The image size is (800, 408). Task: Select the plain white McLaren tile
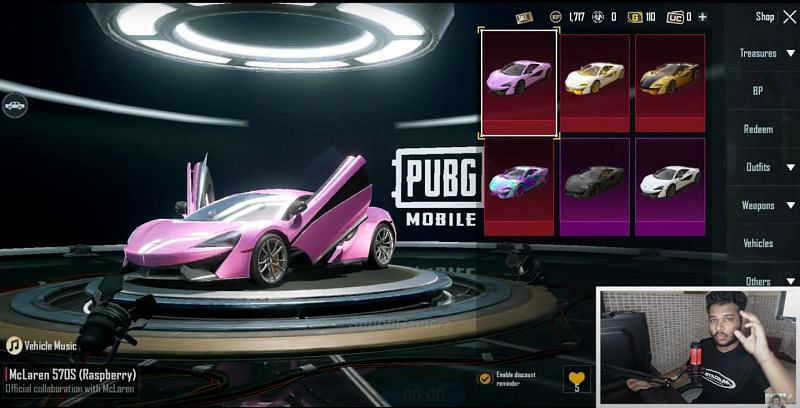pos(670,183)
